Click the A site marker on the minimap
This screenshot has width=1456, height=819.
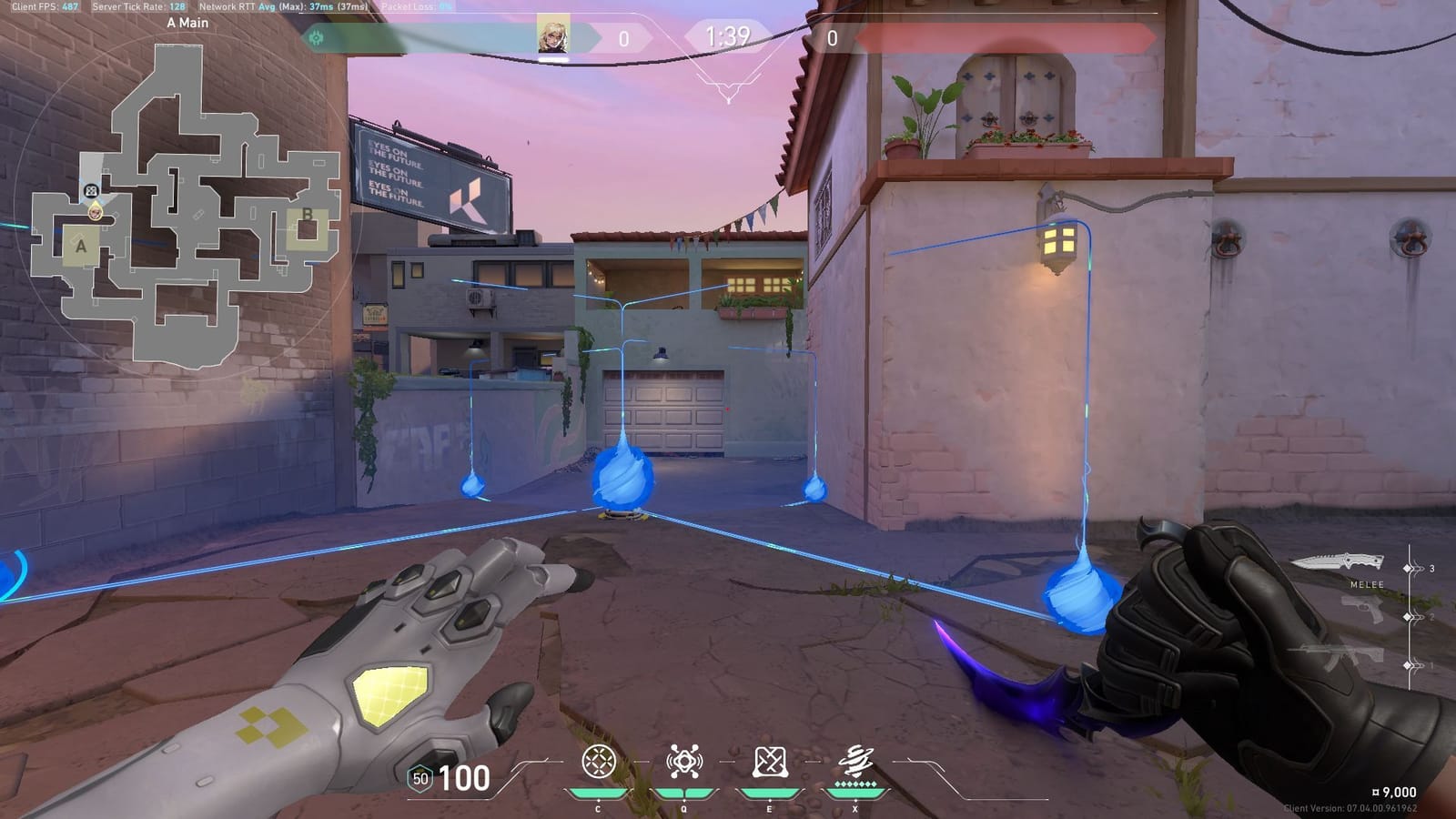coord(83,245)
